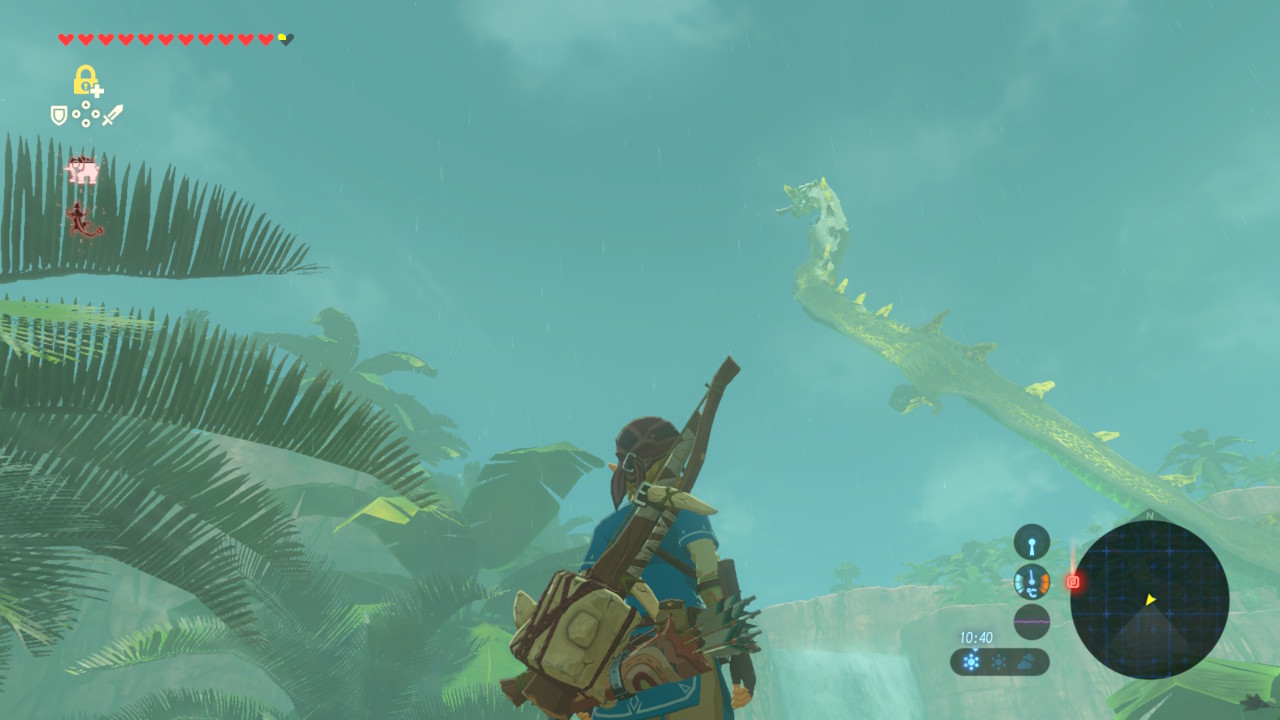This screenshot has height=720, width=1280.
Task: Click the yellow player arrow on the minimap
Action: click(x=1150, y=600)
